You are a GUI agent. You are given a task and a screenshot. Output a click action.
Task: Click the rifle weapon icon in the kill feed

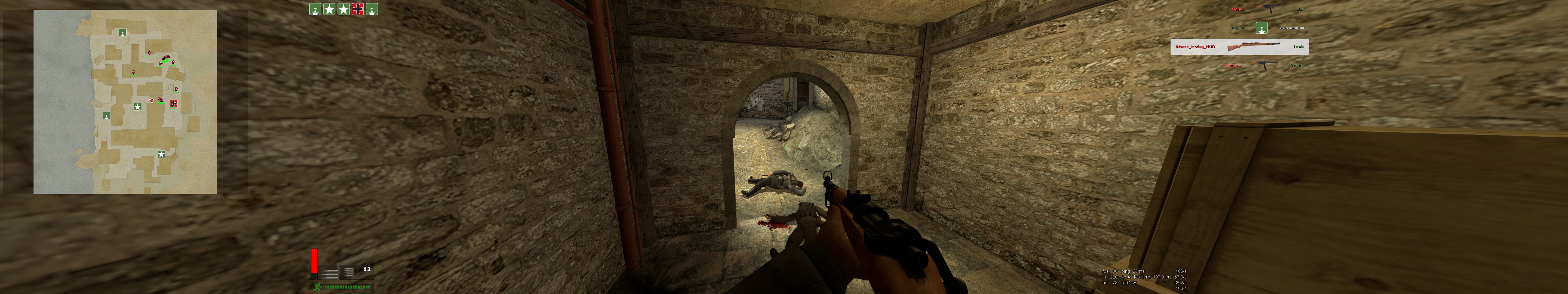click(x=1253, y=46)
